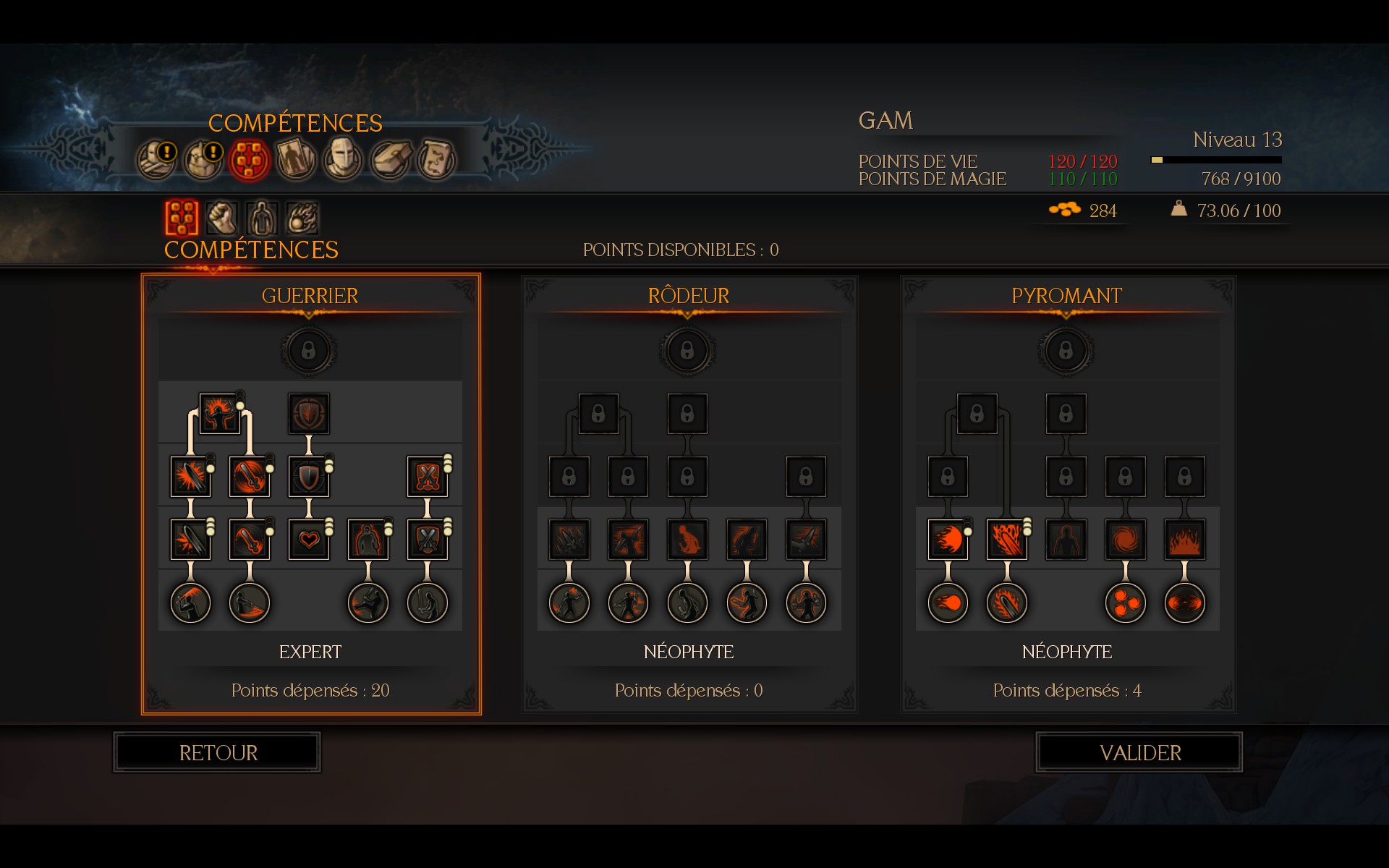
Task: Select the three-fireball round Pyromant skill
Action: (1125, 603)
